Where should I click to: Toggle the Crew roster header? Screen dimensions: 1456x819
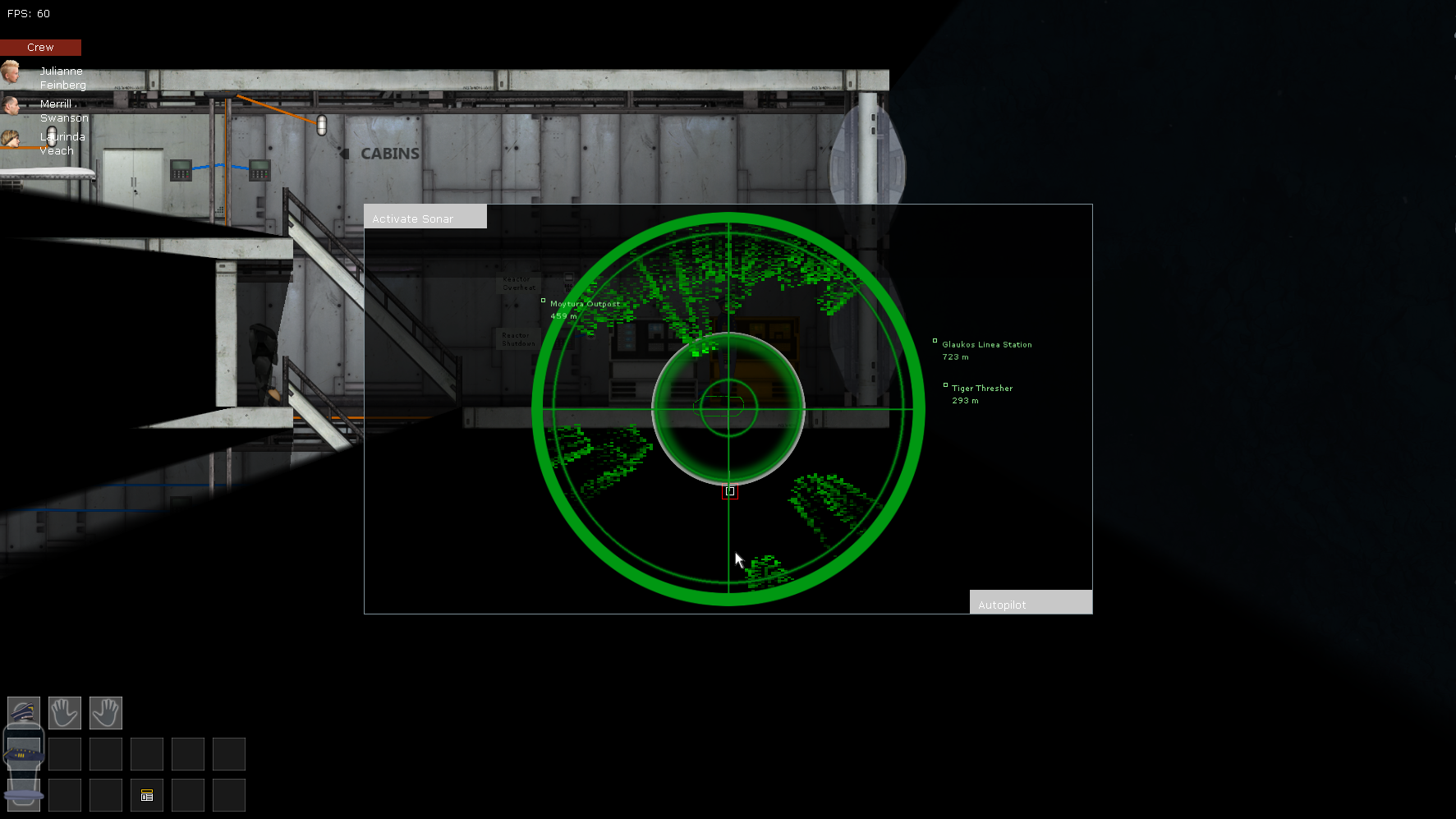(40, 47)
